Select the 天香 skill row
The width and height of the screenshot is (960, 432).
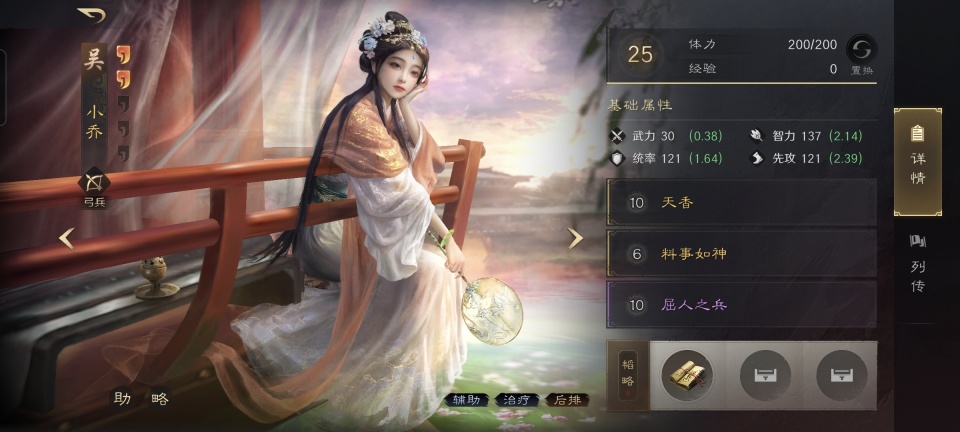(742, 203)
